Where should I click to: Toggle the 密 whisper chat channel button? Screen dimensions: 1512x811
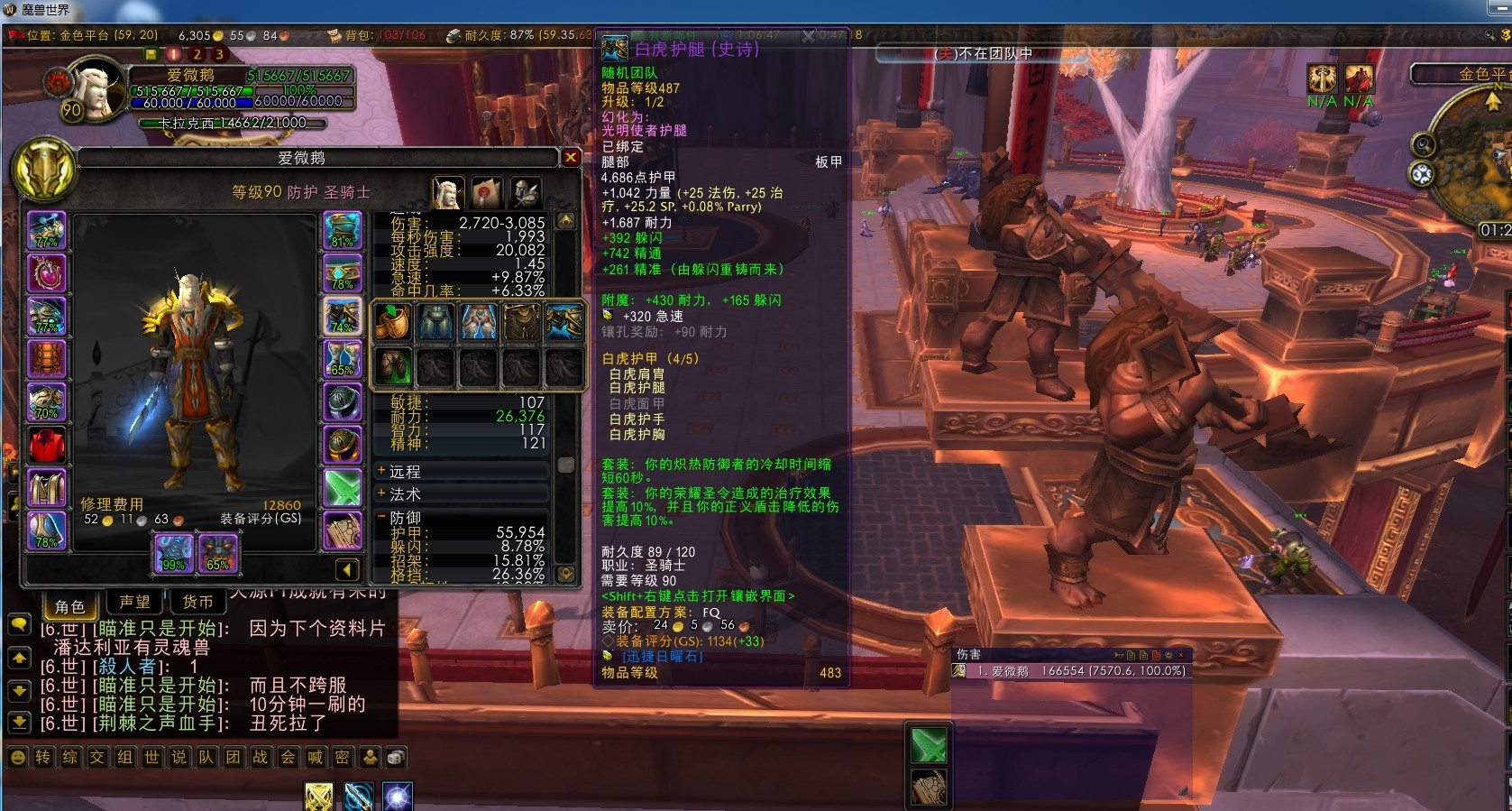tap(342, 758)
